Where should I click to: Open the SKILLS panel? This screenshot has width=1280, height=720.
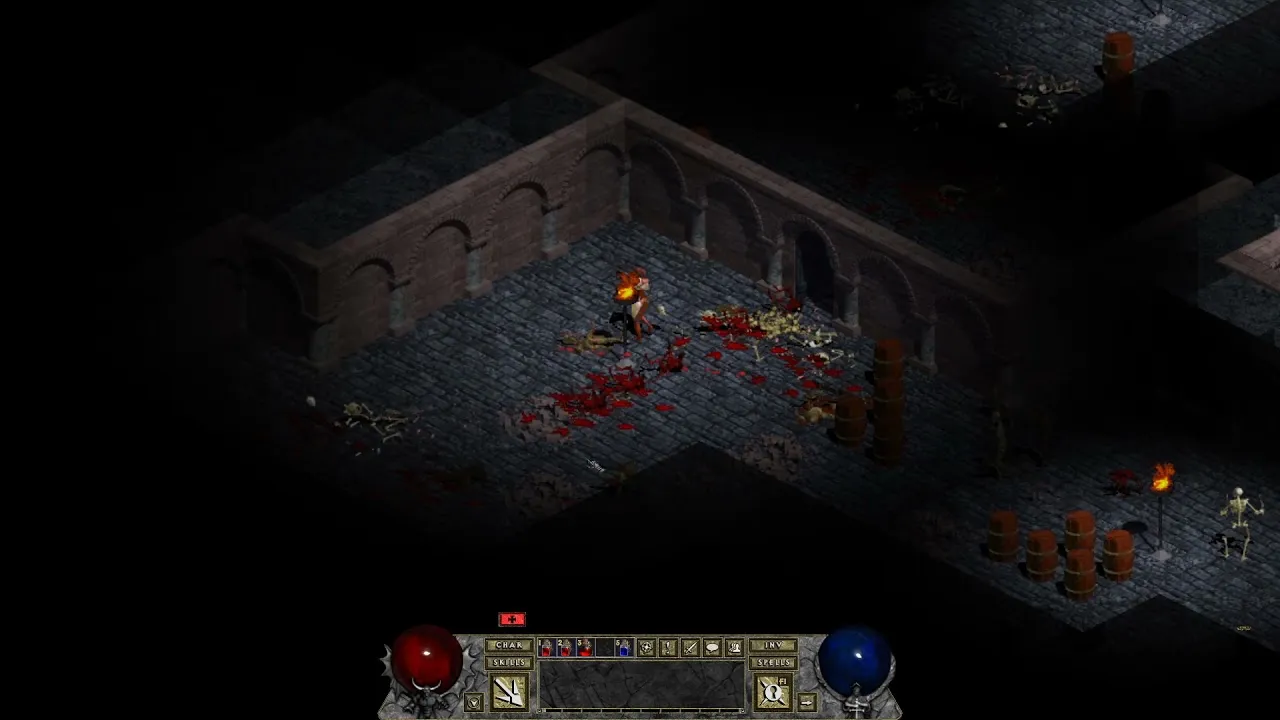coord(509,662)
